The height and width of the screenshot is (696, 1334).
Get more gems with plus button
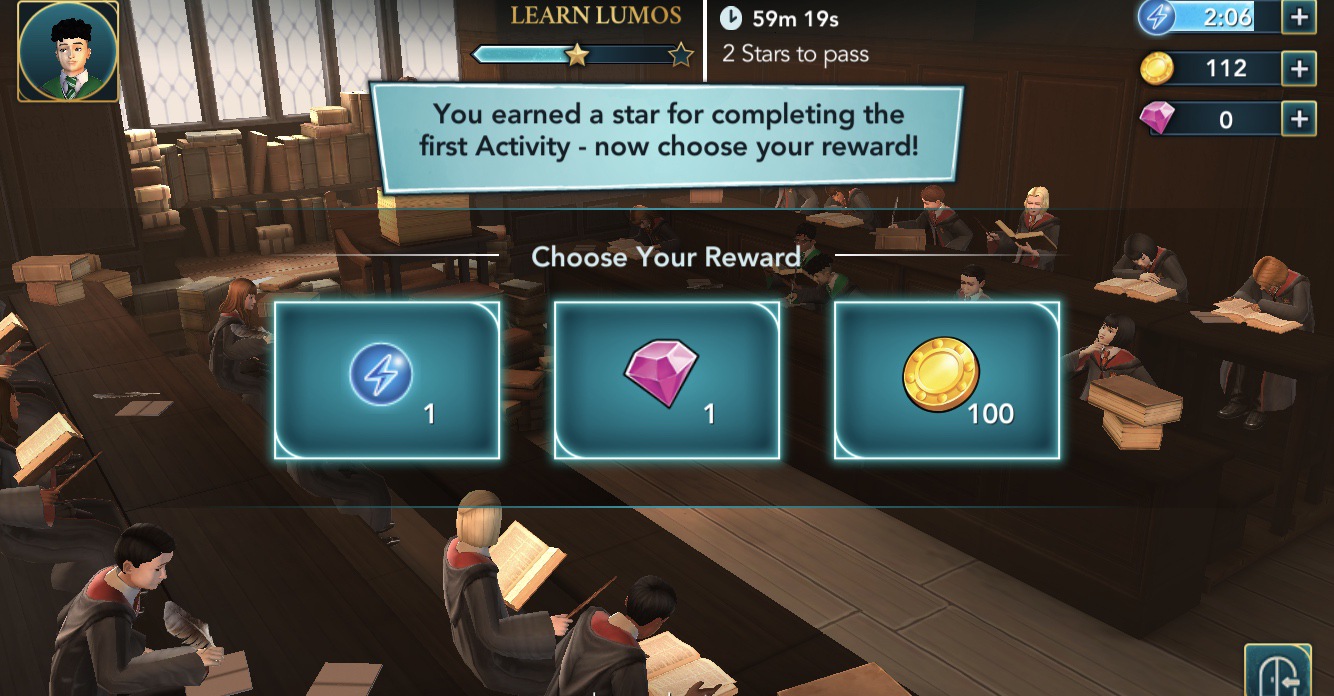point(1298,120)
